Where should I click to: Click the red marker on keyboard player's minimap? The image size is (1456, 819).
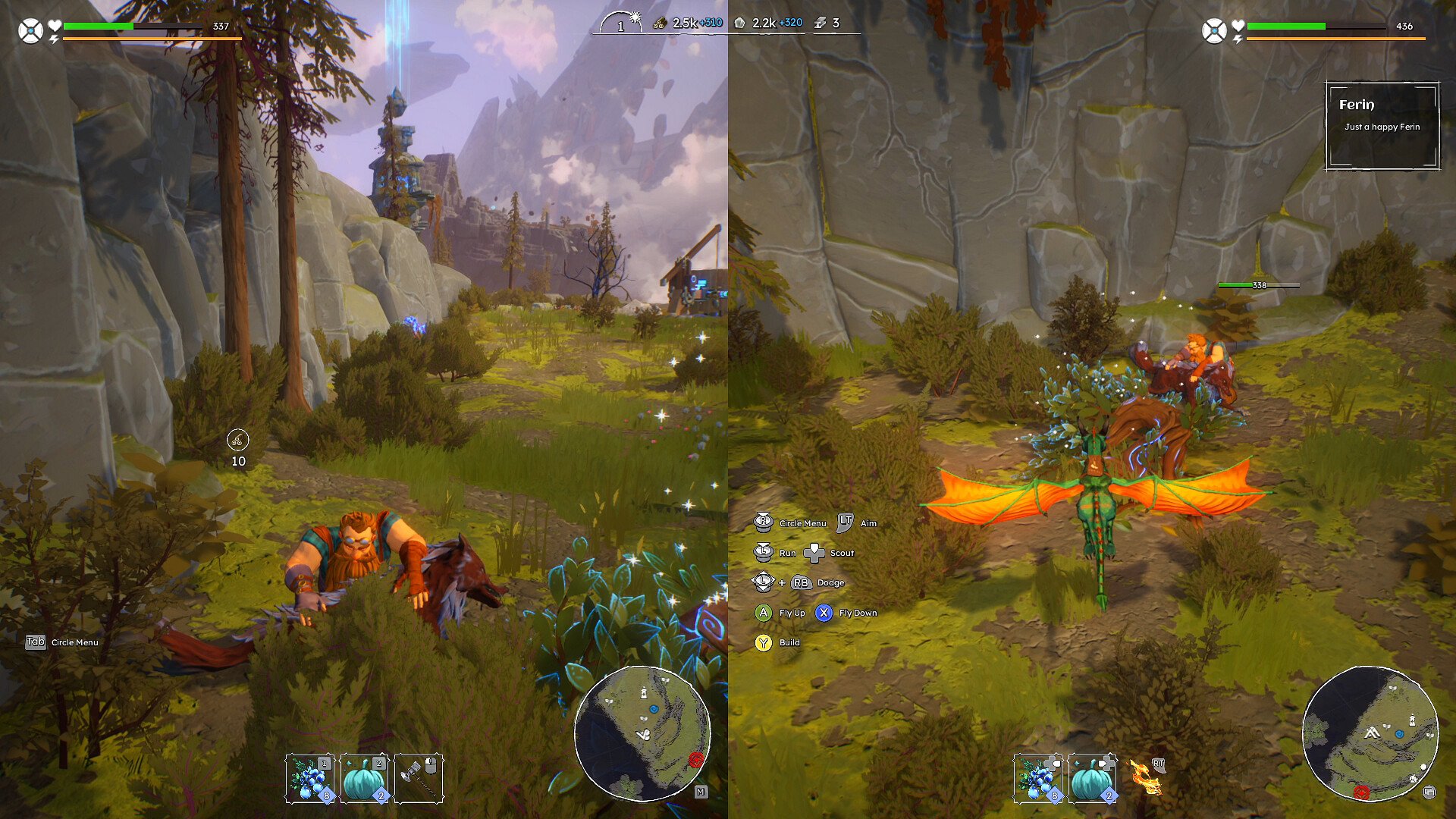696,759
